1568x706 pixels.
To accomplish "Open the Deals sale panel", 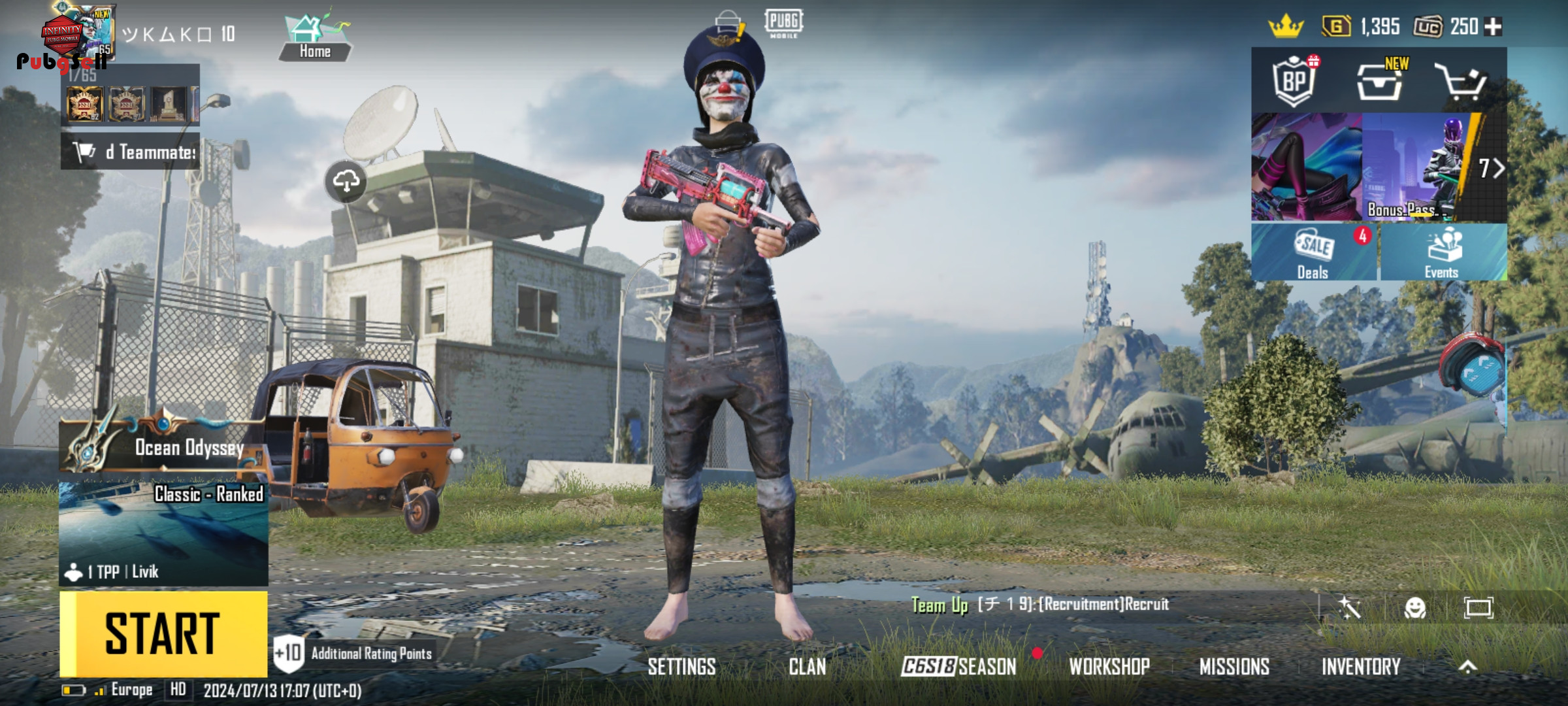I will click(1314, 253).
